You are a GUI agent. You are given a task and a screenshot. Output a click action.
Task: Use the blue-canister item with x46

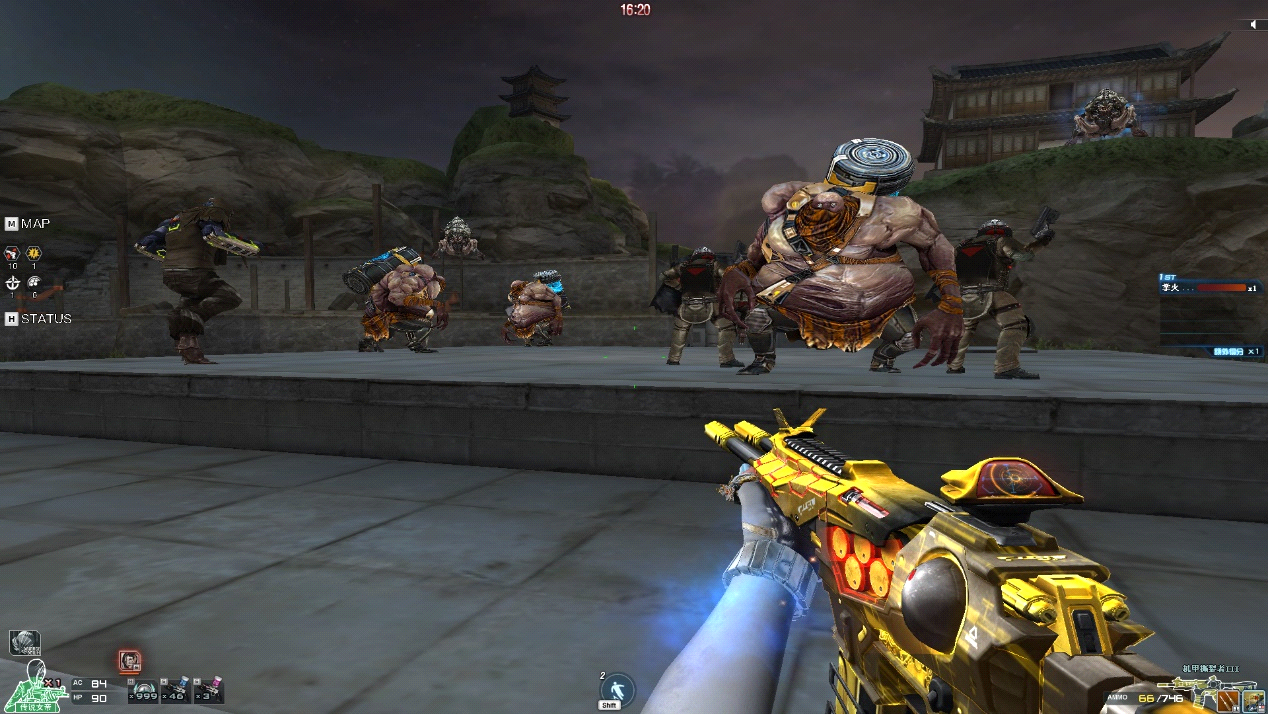click(178, 690)
